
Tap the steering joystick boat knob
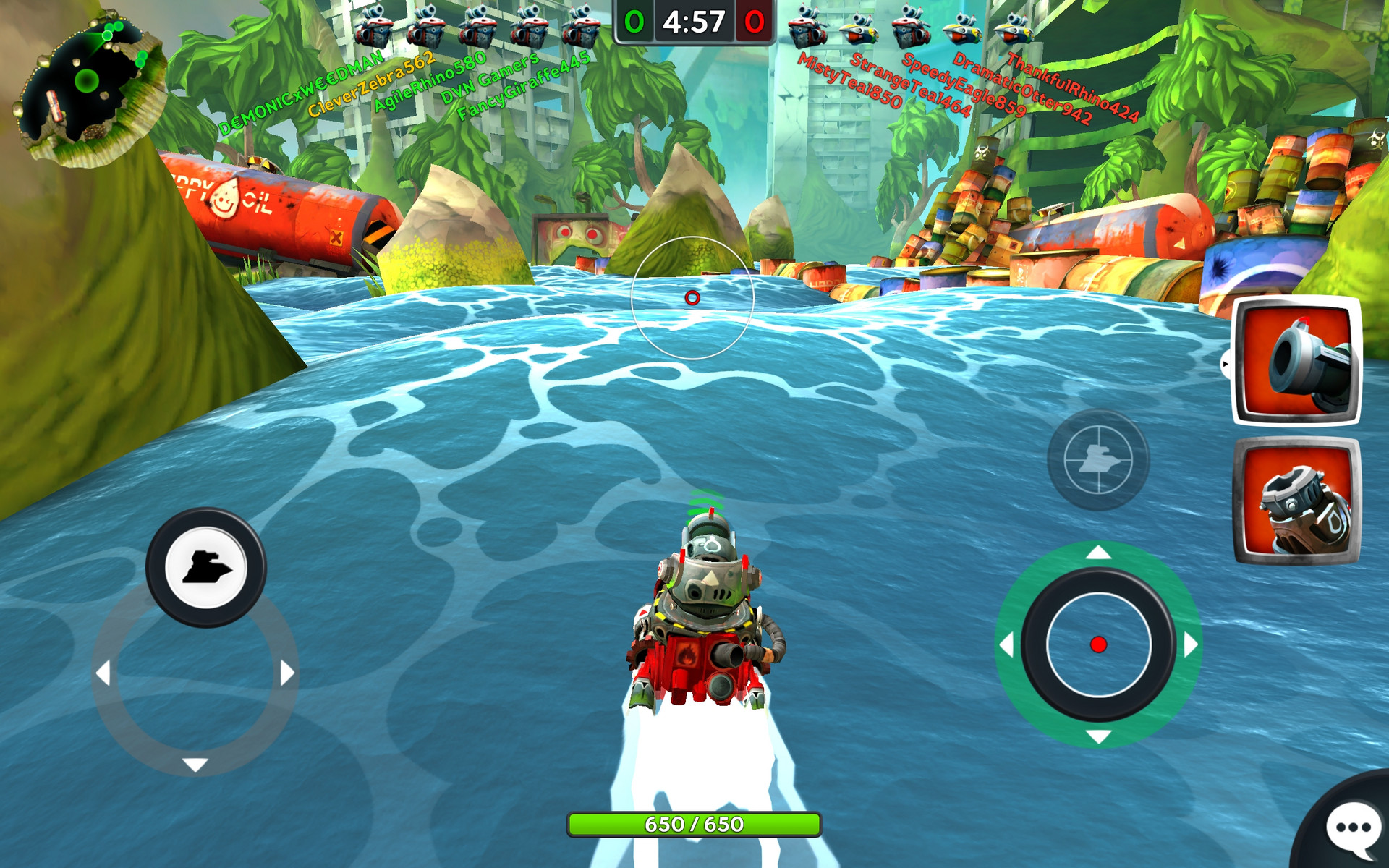coord(206,568)
